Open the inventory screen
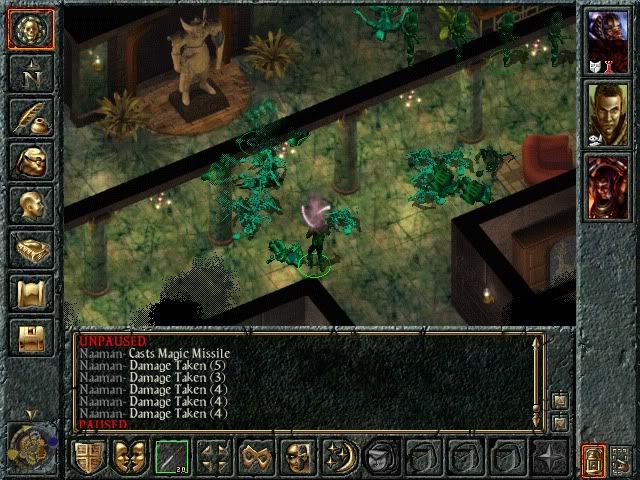Screen dimensions: 640x480 30,160
